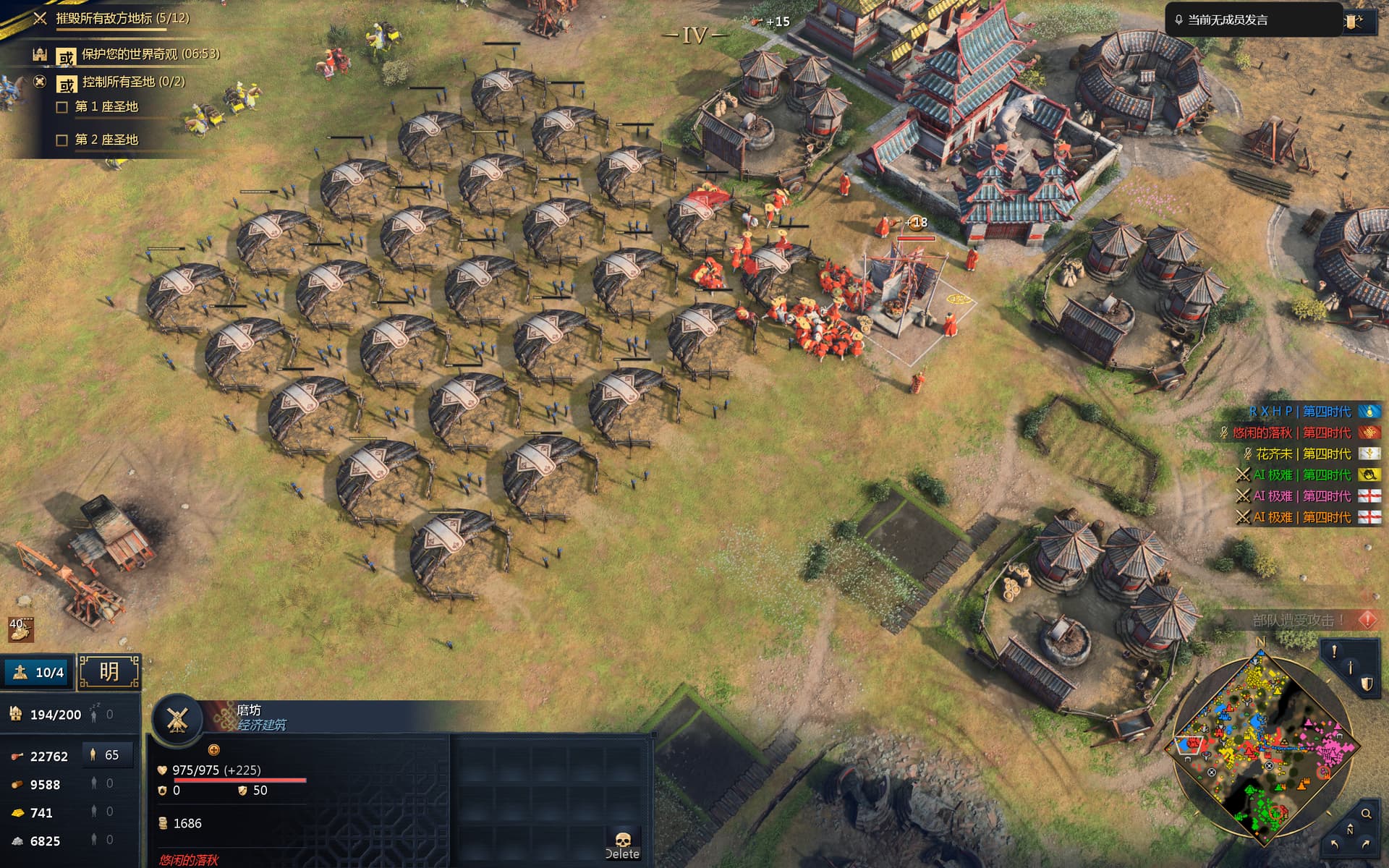The height and width of the screenshot is (868, 1389).
Task: Send an exclamation ping from the minimap panel
Action: (1333, 651)
